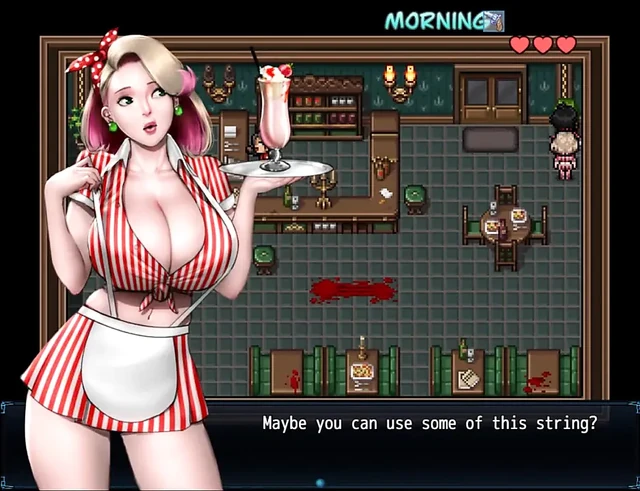The width and height of the screenshot is (640, 491).
Task: Click the item icon beside MORNING
Action: pos(493,20)
